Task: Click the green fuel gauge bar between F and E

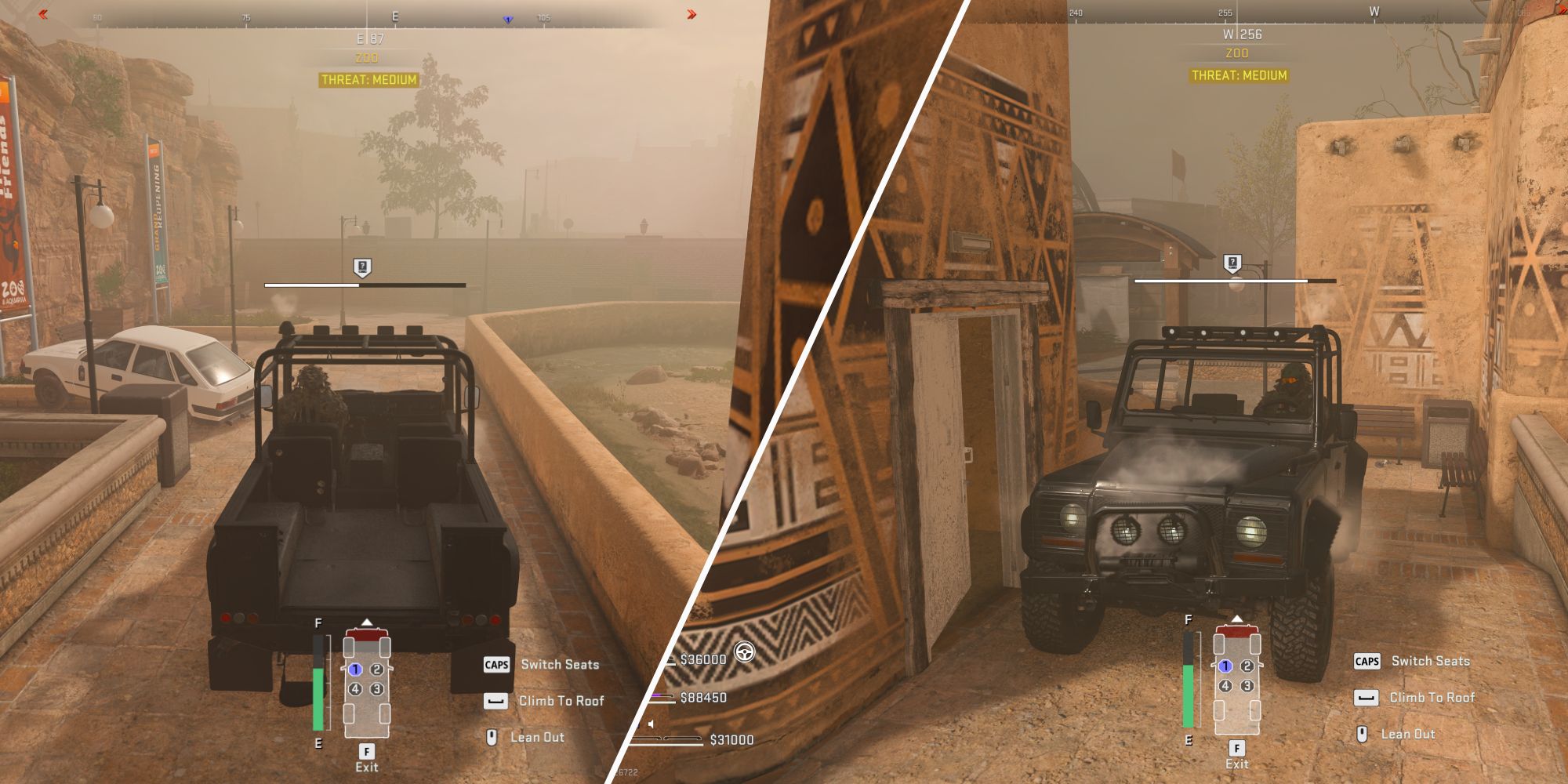Action: pos(318,698)
